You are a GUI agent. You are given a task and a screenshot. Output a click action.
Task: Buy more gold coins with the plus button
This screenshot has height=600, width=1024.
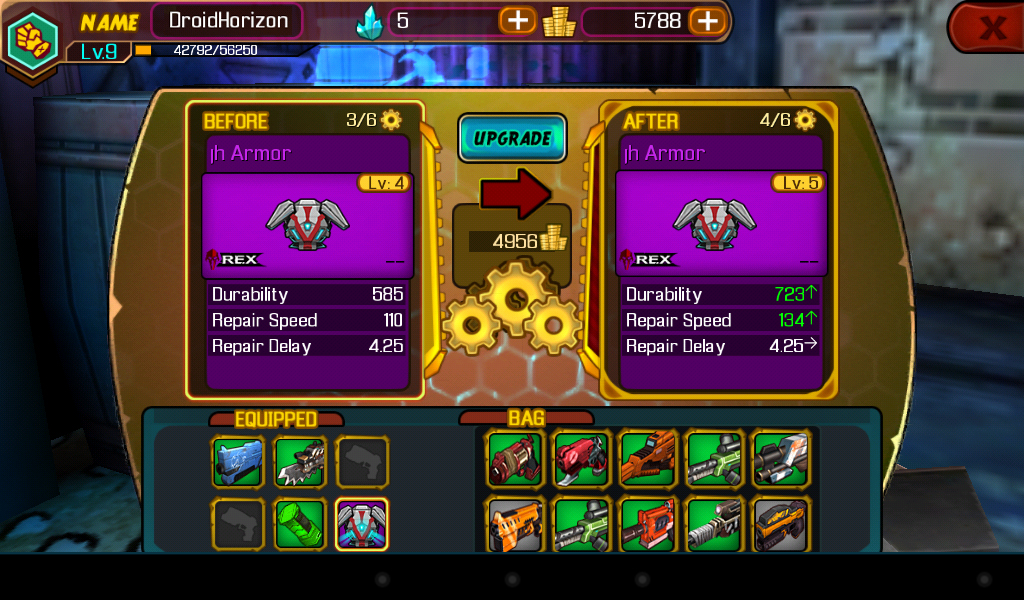[706, 20]
